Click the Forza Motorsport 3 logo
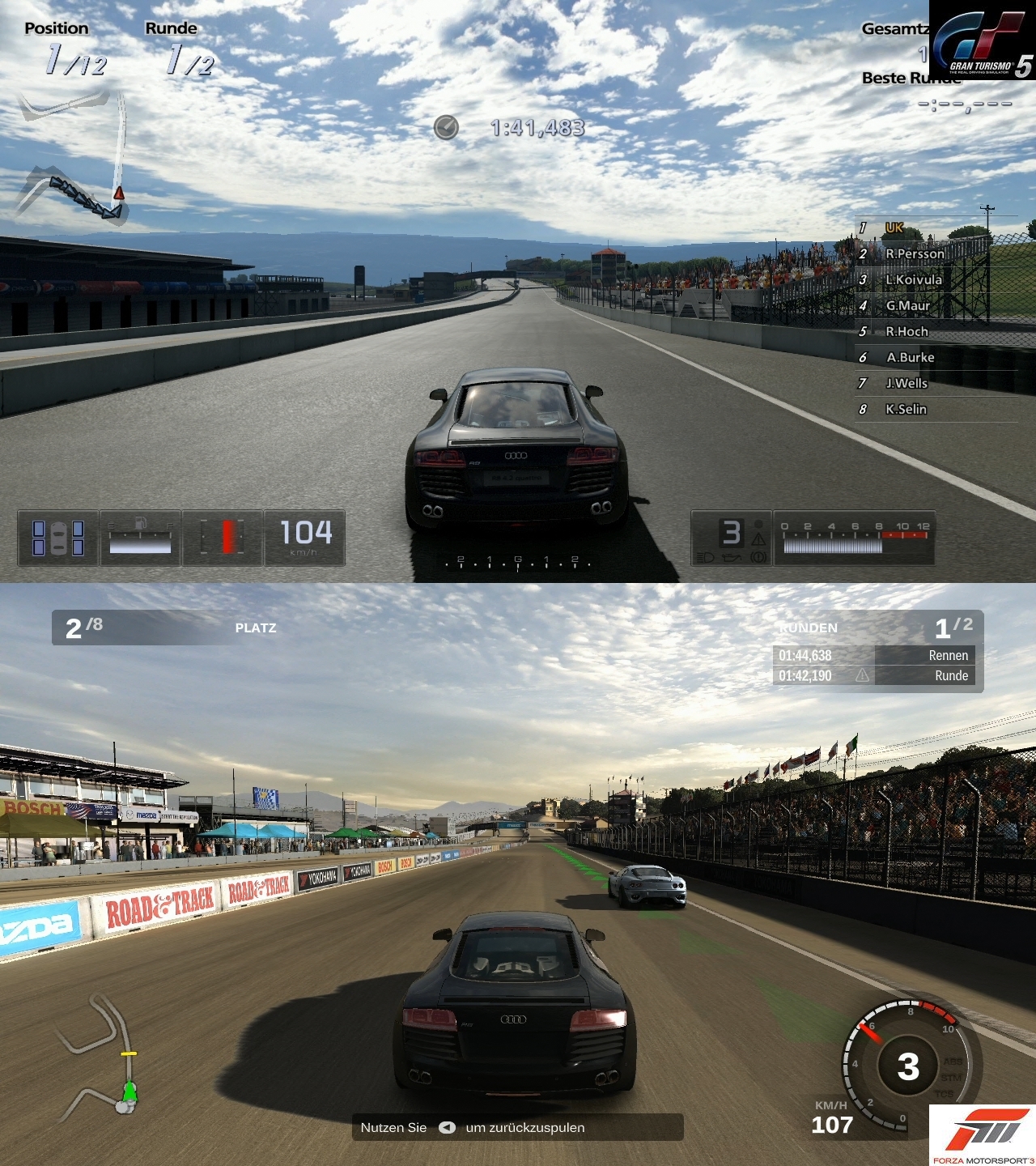Viewport: 1036px width, 1166px height. point(982,1135)
